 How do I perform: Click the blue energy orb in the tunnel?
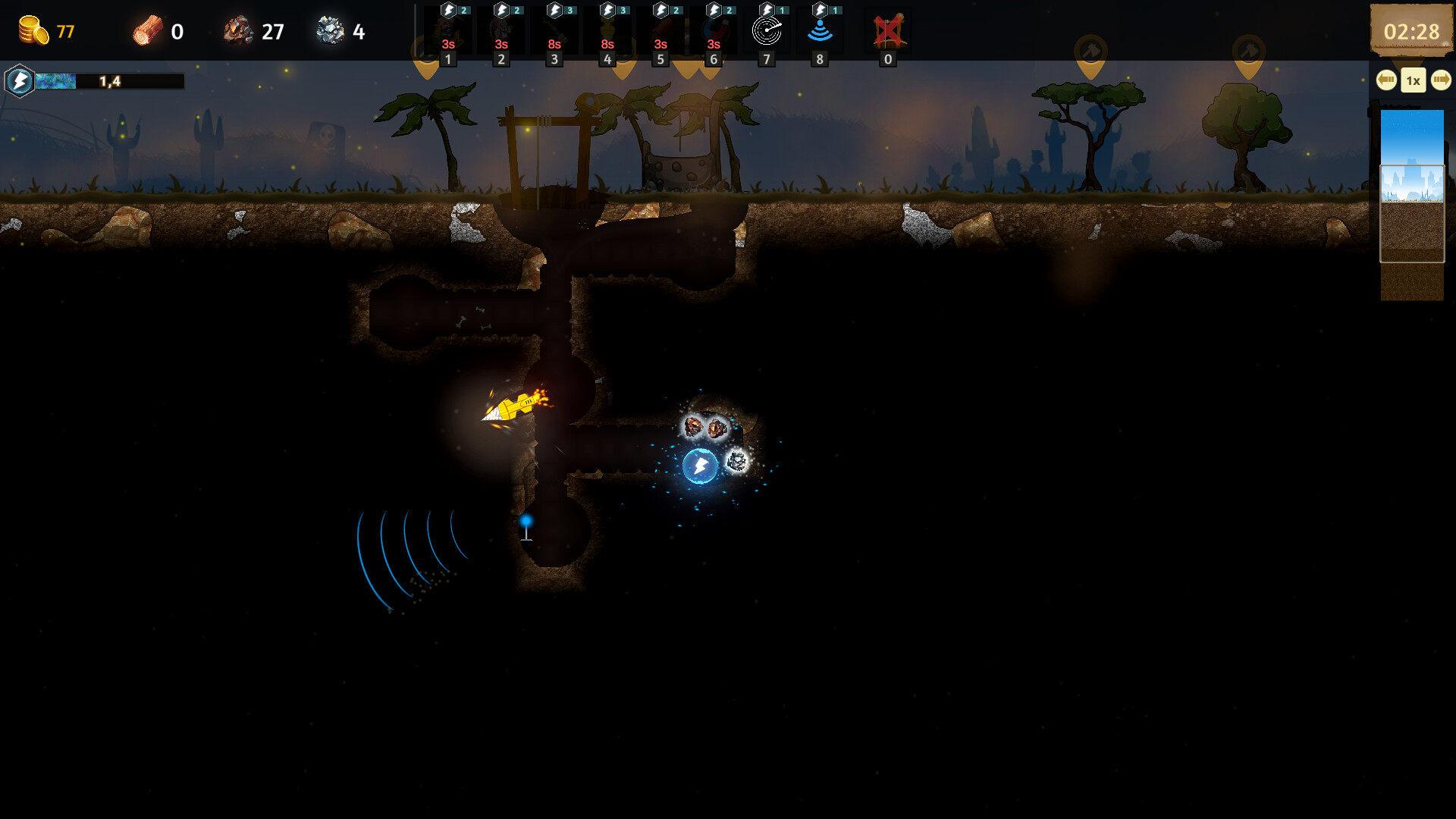click(x=700, y=466)
